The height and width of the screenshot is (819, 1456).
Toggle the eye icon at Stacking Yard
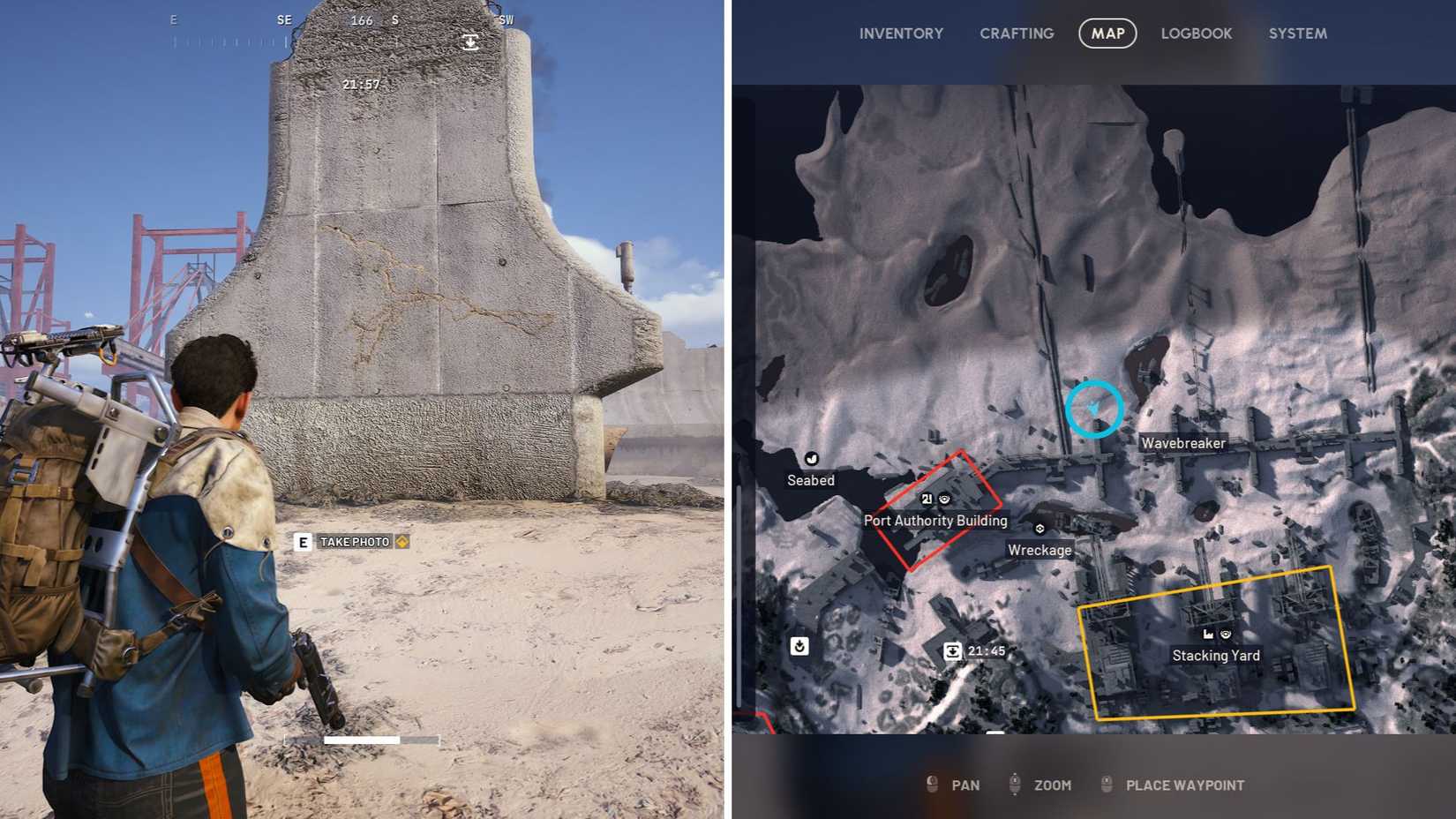tap(1226, 635)
